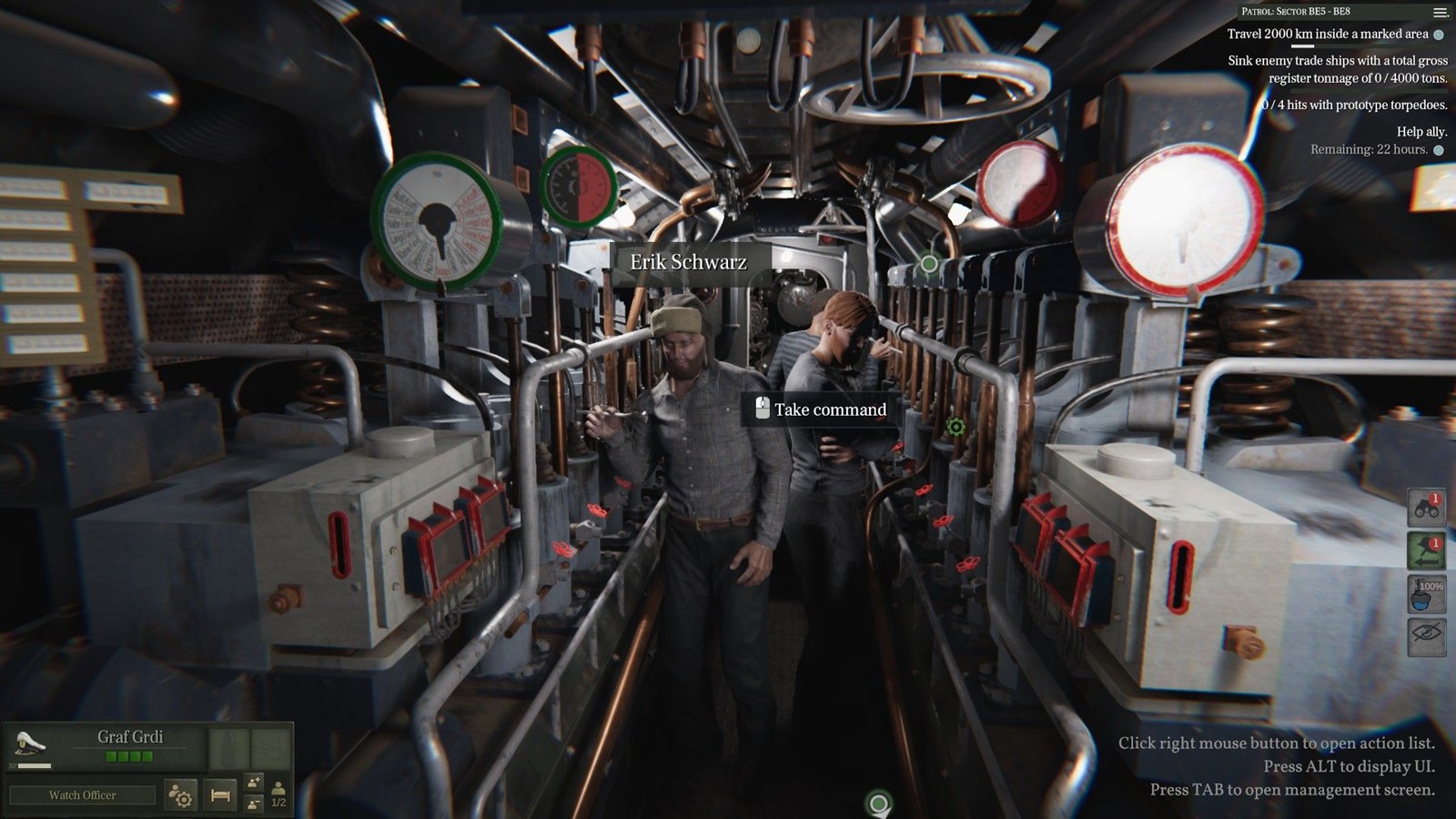This screenshot has width=1456, height=819.
Task: Select officer Graf Grdi's cap portrait
Action: 30,745
